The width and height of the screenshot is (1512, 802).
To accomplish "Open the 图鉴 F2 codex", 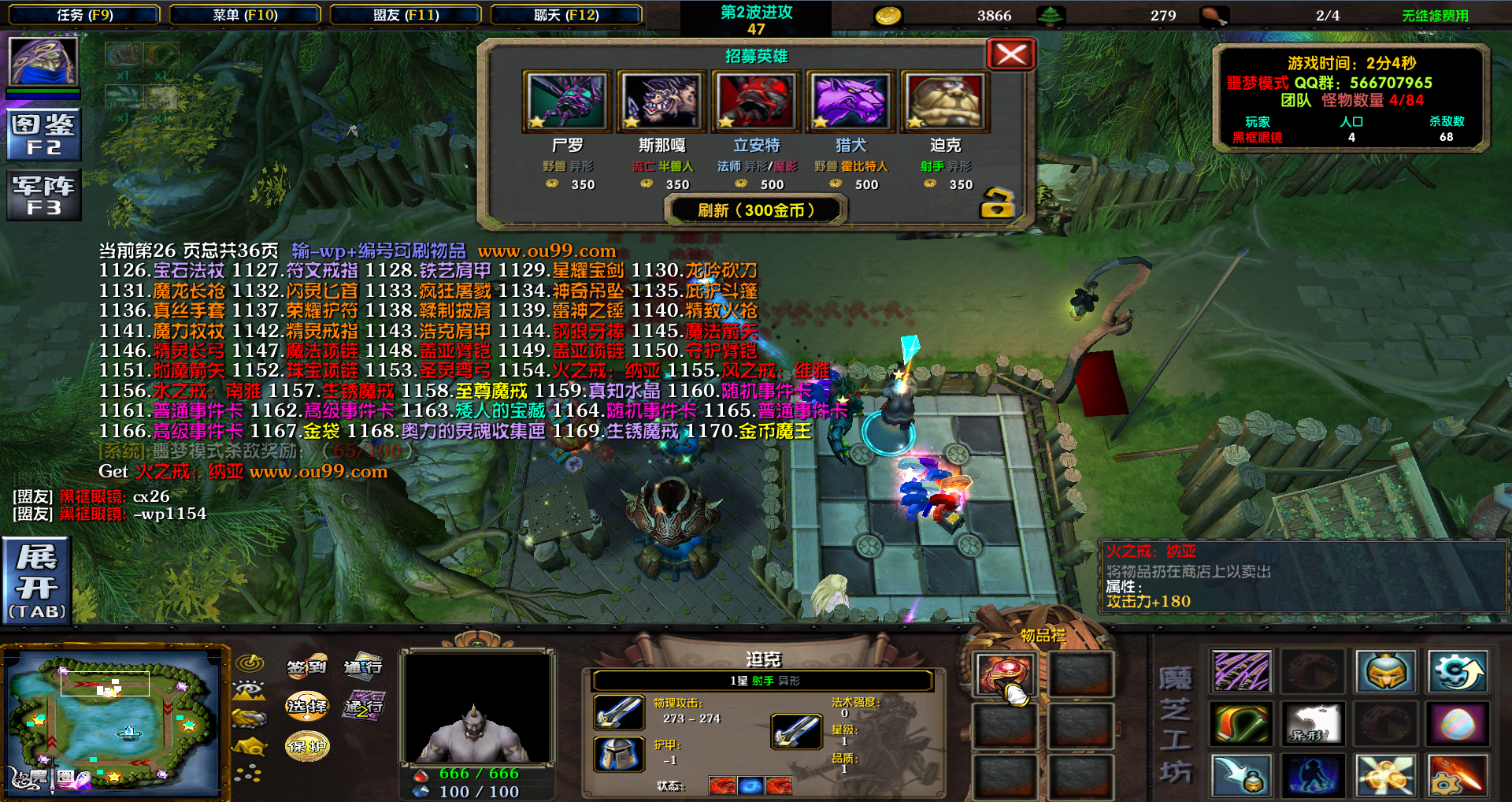I will (43, 135).
